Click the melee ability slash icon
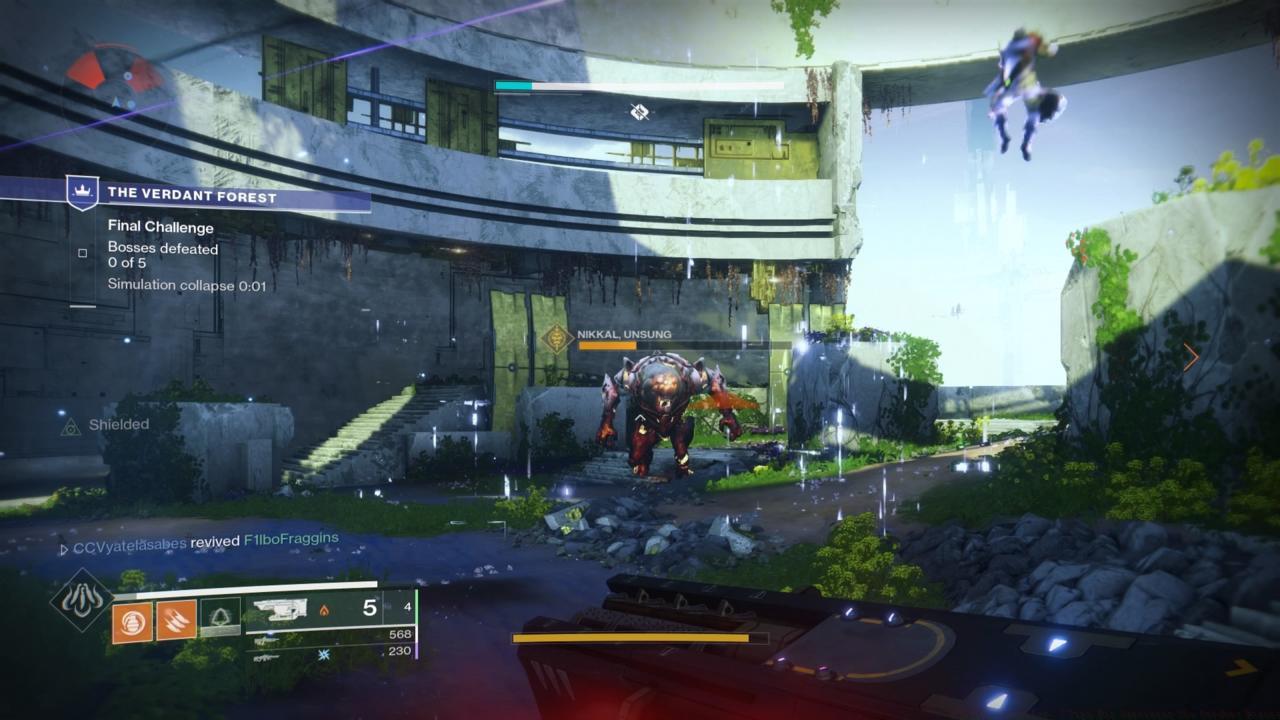The height and width of the screenshot is (720, 1280). (176, 619)
